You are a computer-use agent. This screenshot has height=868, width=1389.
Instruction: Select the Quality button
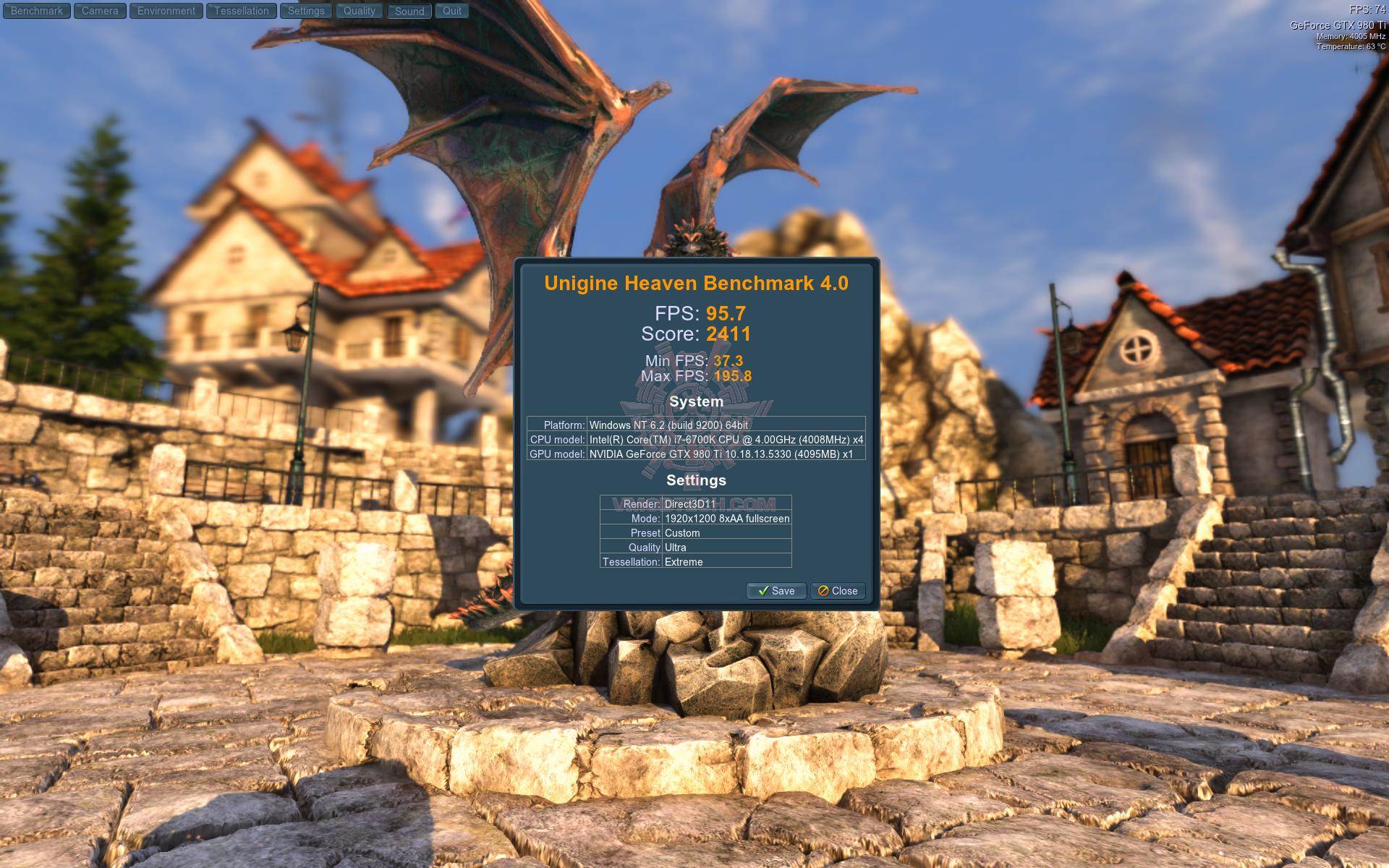coord(360,11)
